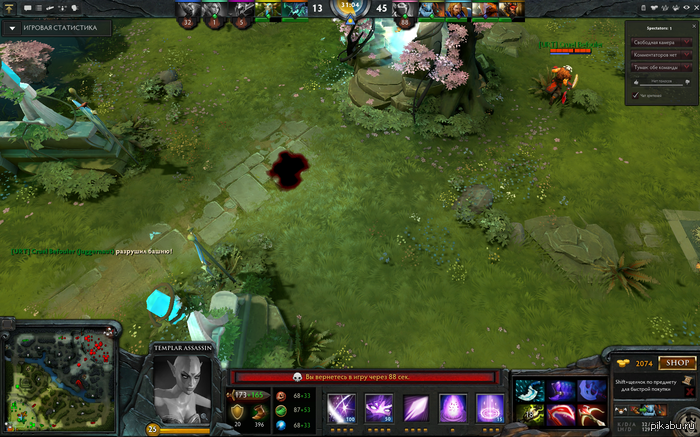This screenshot has height=437, width=700.
Task: Select the purple boots item slot
Action: tap(559, 389)
